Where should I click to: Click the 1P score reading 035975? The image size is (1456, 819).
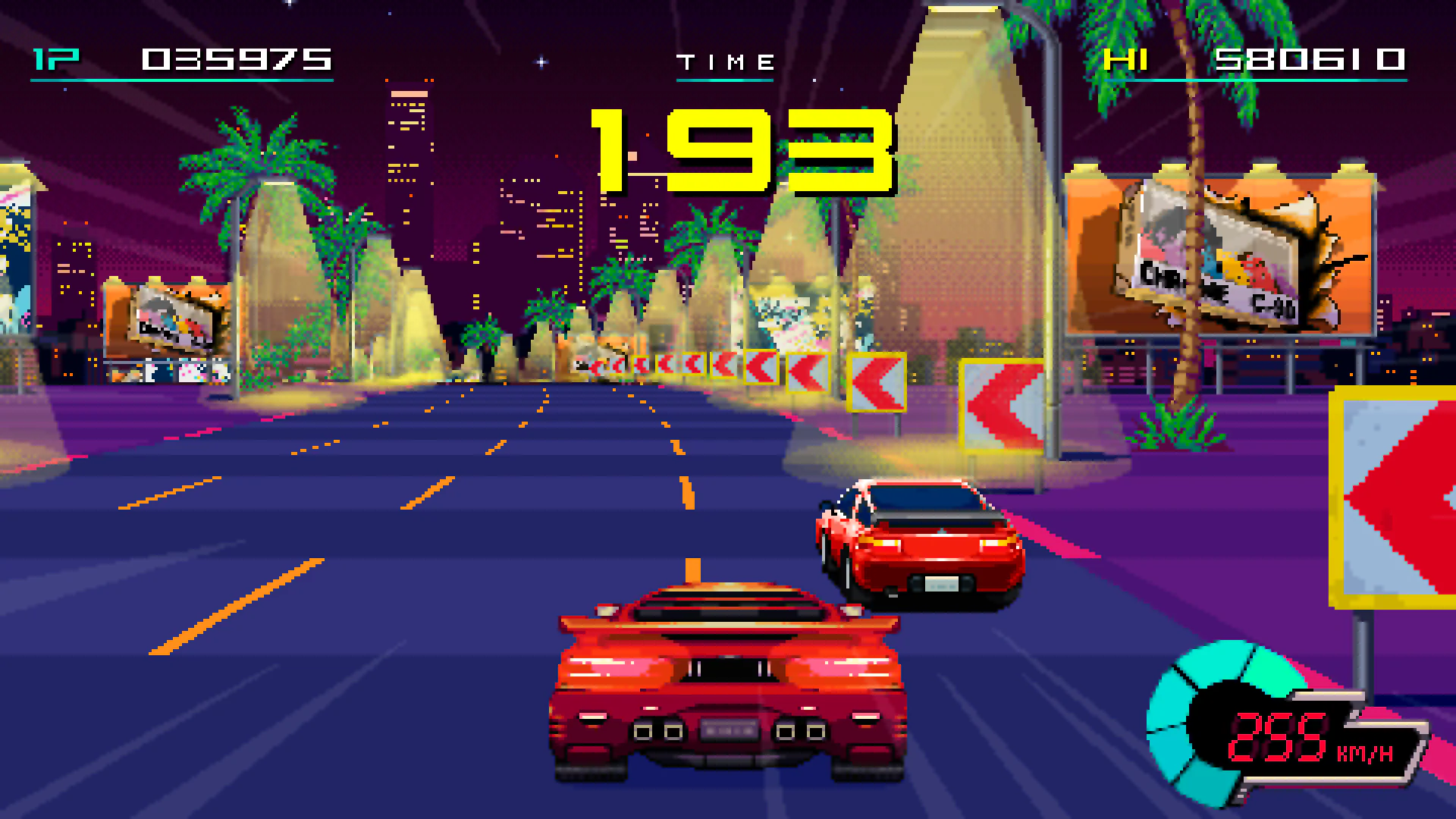click(x=239, y=61)
